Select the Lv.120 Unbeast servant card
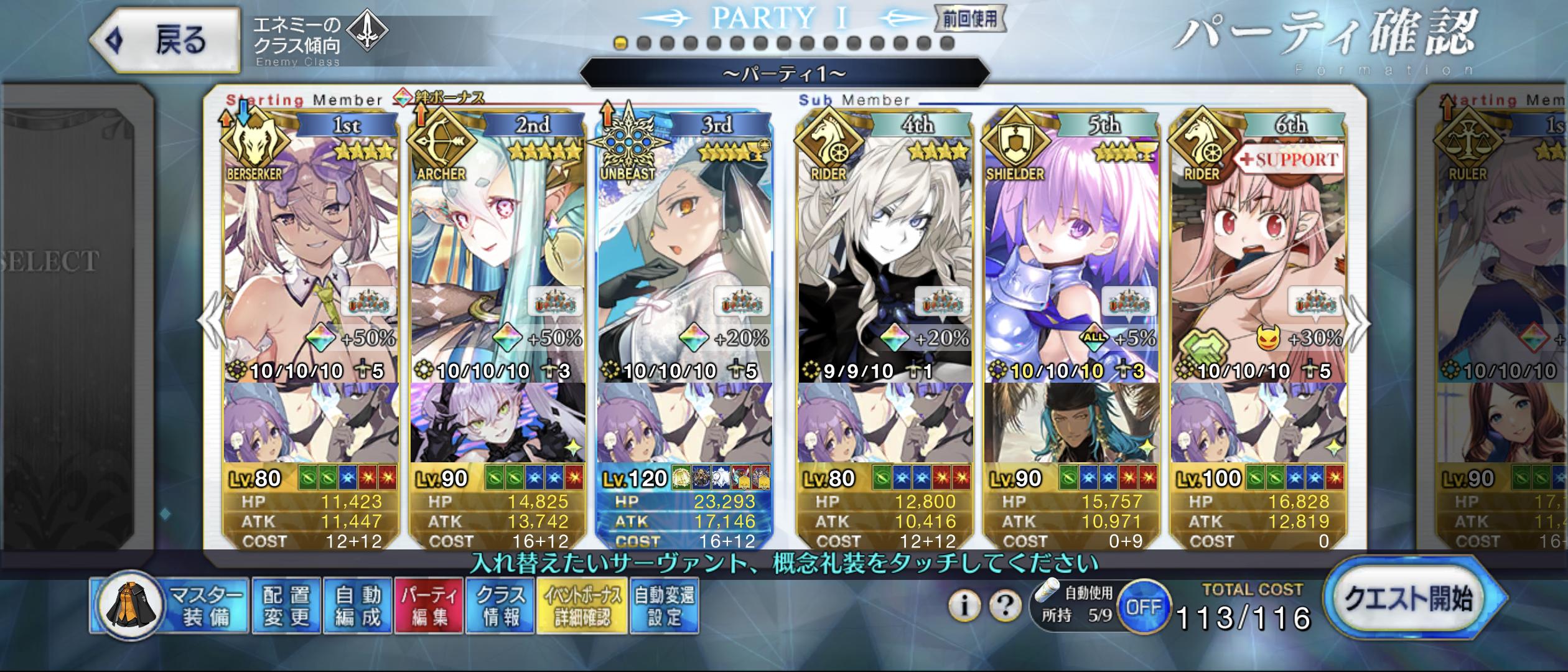The width and height of the screenshot is (1568, 672). 684,249
